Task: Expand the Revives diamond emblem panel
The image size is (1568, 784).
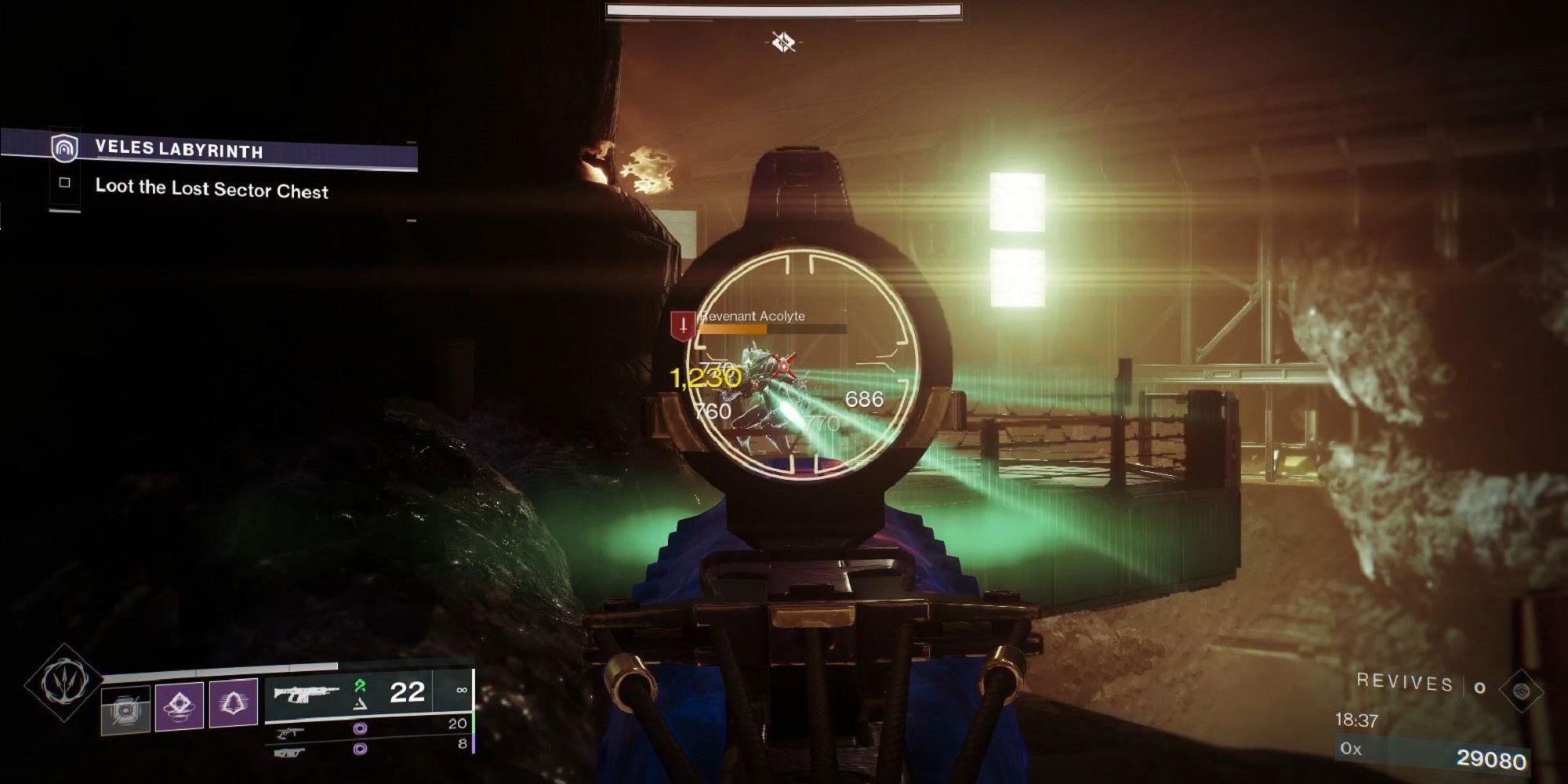Action: [1522, 690]
